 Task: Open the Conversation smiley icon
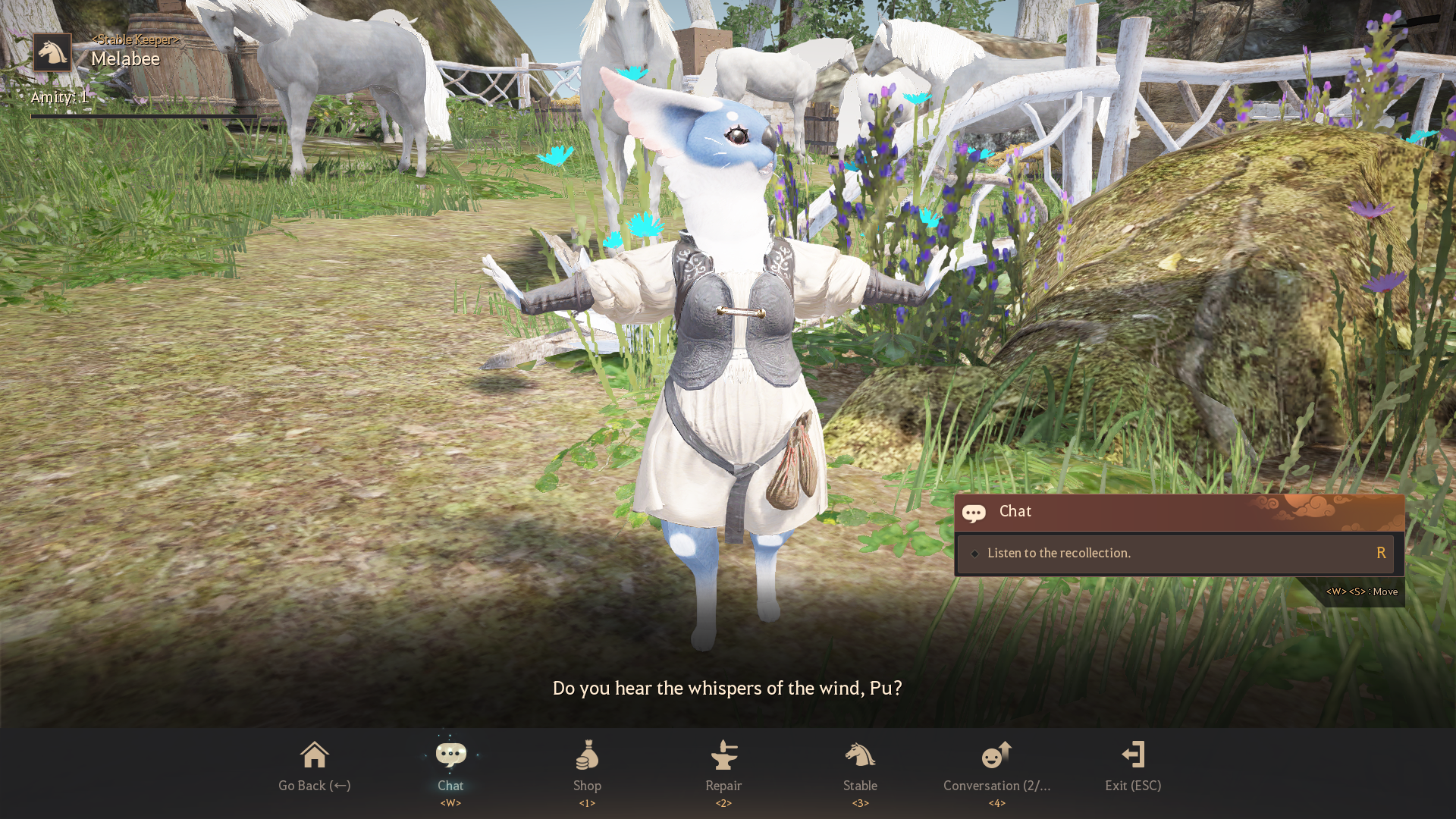[996, 755]
